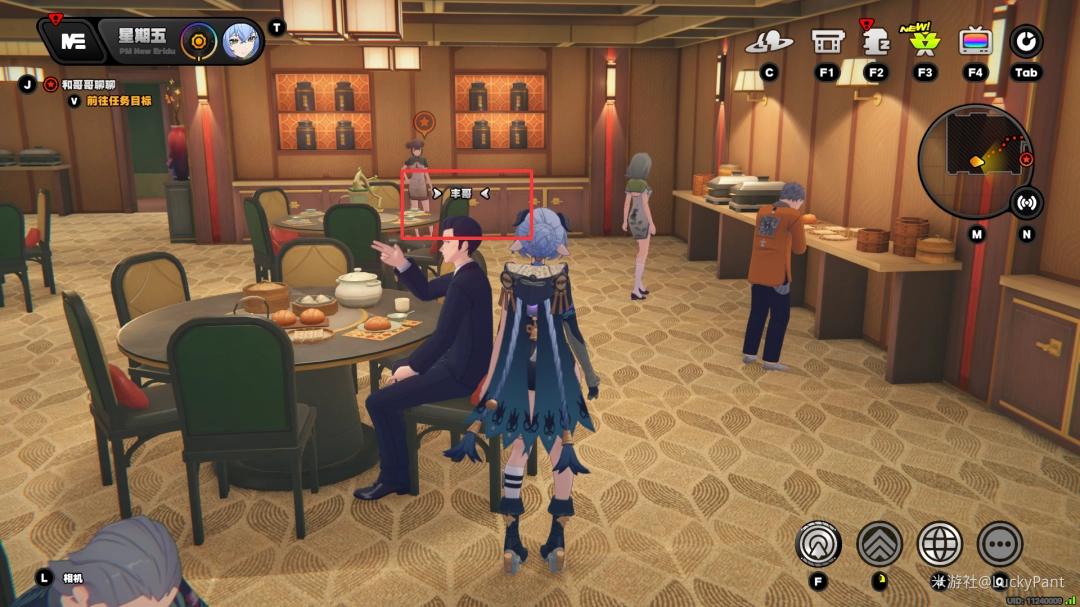1080x607 pixels.
Task: Open the ringed planet hat icon
Action: pos(769,42)
